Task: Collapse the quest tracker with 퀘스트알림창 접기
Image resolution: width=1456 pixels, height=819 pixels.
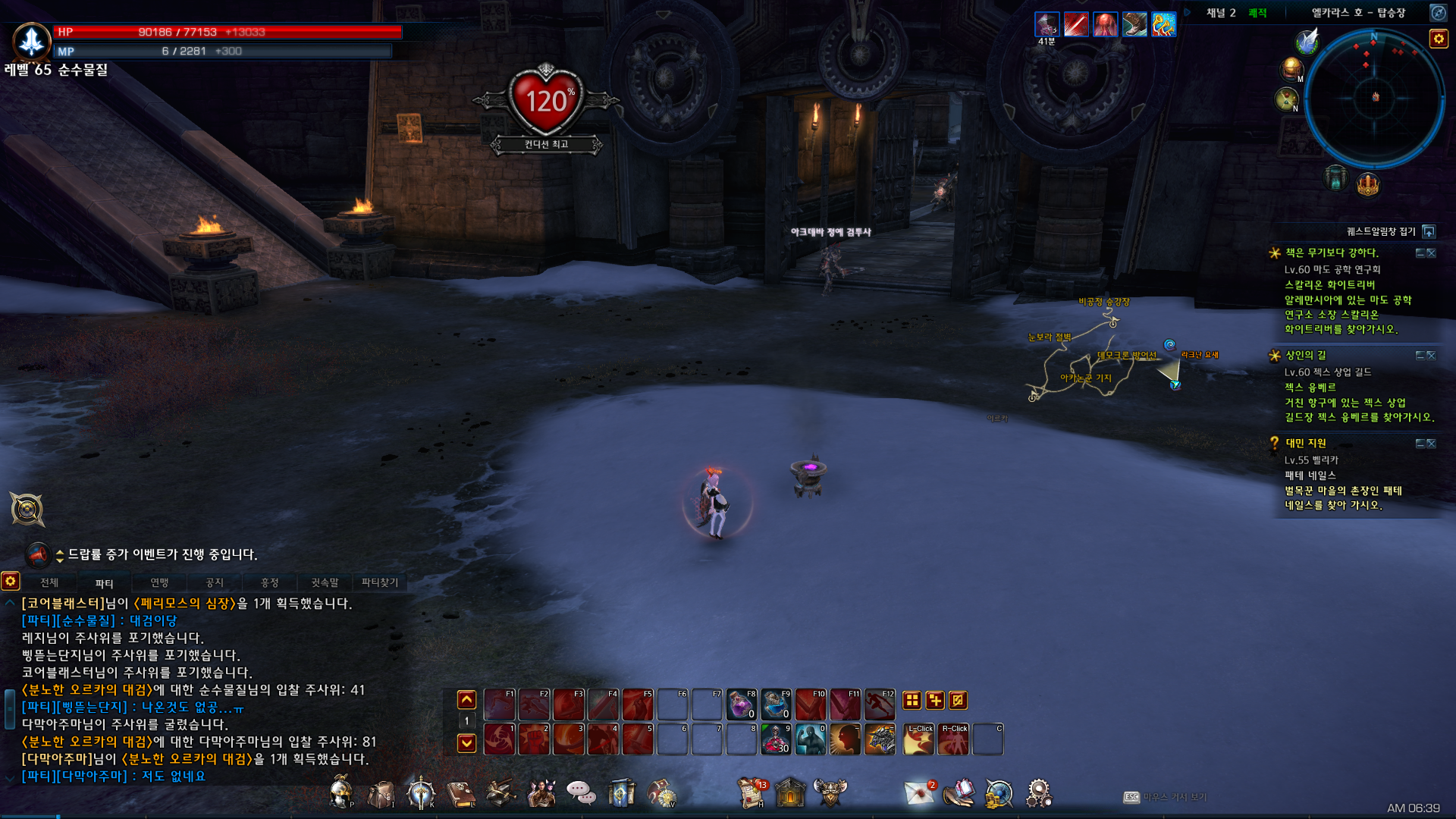Action: pos(1429,231)
